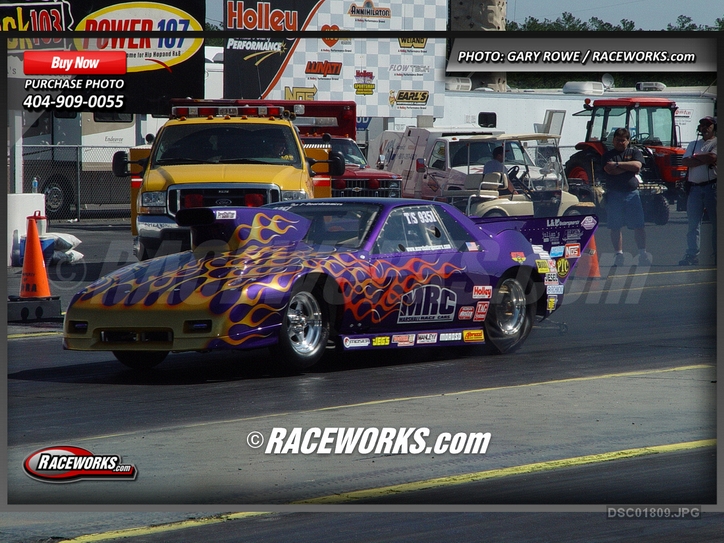The width and height of the screenshot is (724, 543).
Task: Click the red Buy Now button
Action: pos(75,63)
